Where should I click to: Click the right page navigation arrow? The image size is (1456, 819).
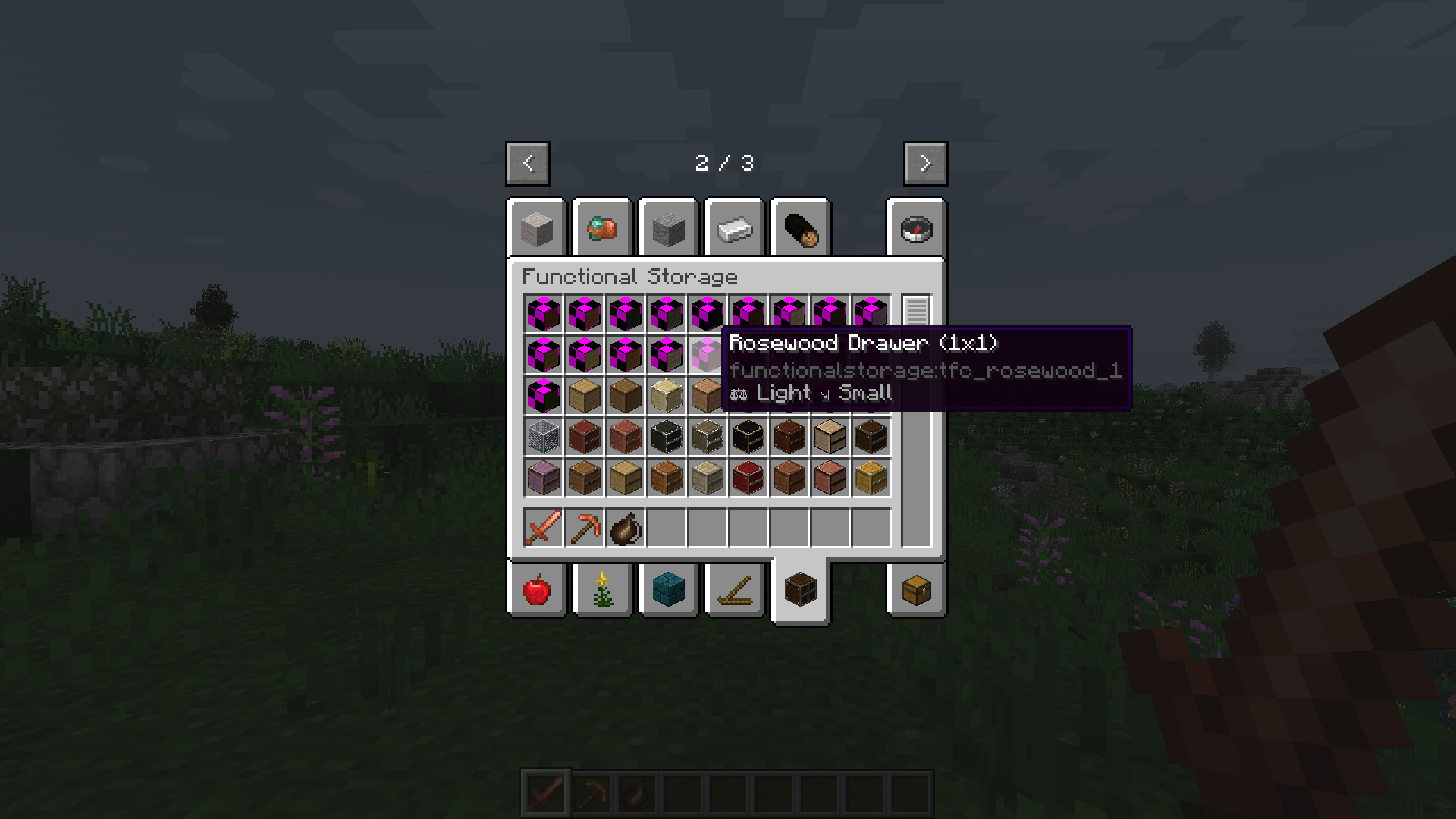coord(925,163)
